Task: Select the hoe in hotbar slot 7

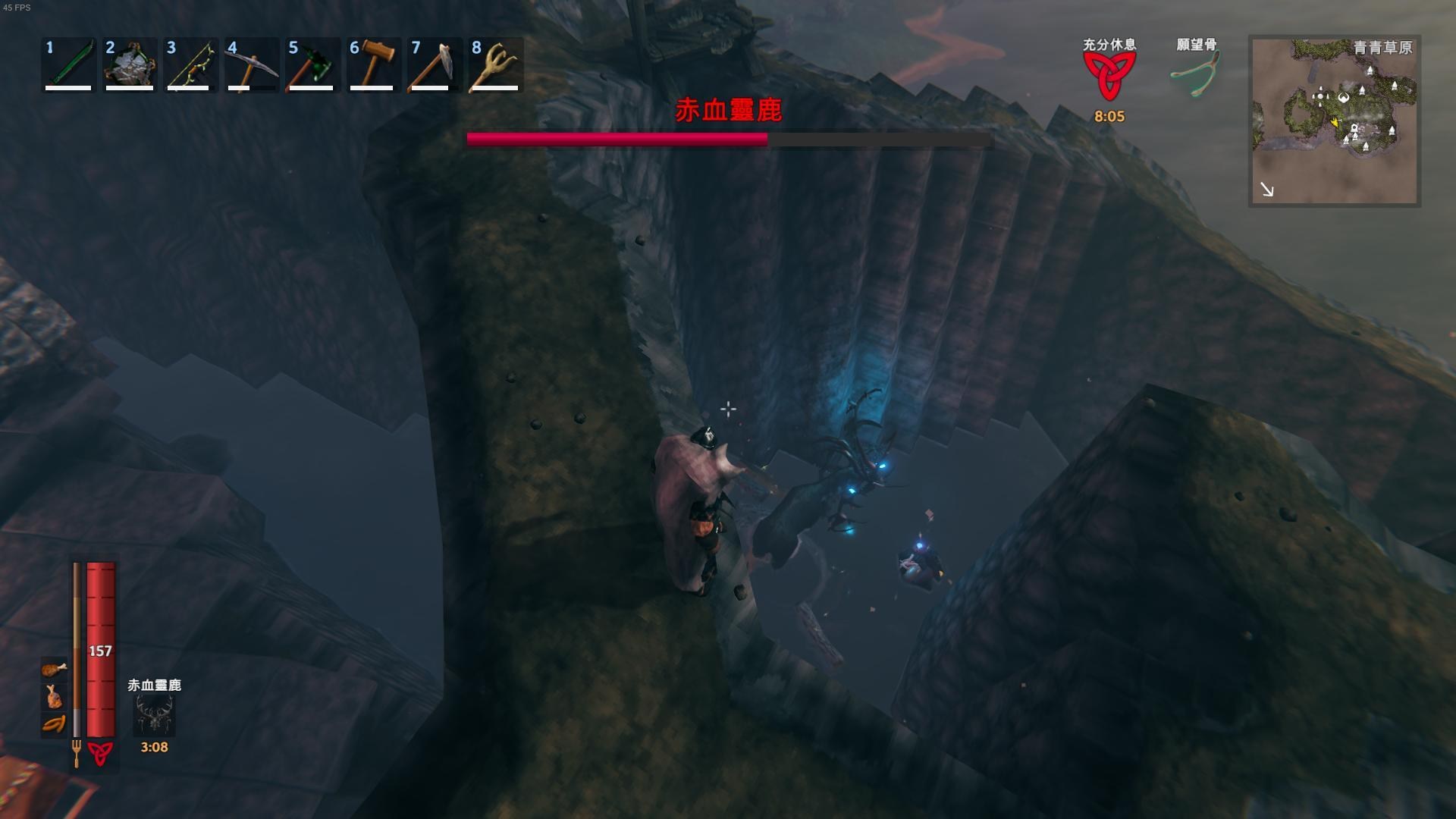Action: click(433, 65)
